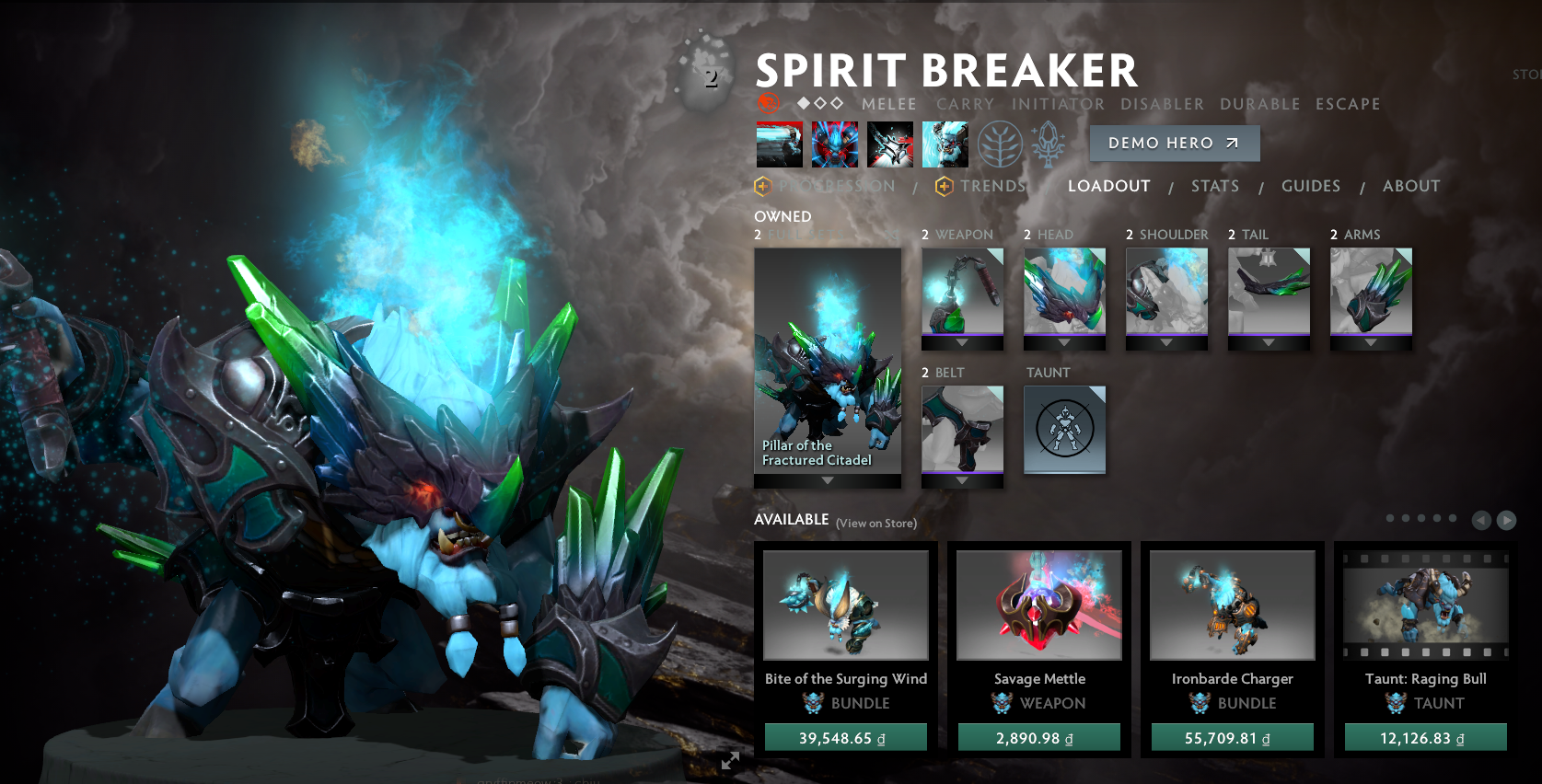Open the GUIDES tab
Screen dimensions: 1542x784
click(x=1311, y=186)
